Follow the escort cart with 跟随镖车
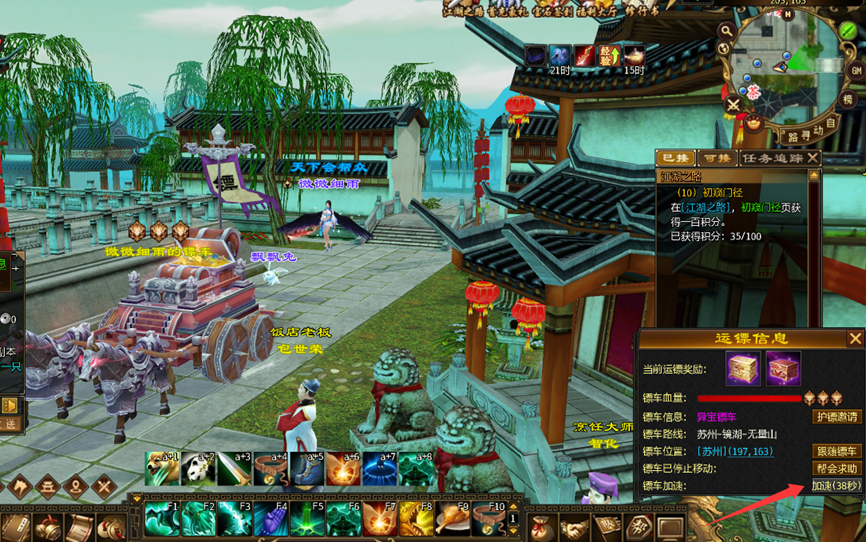 point(836,451)
